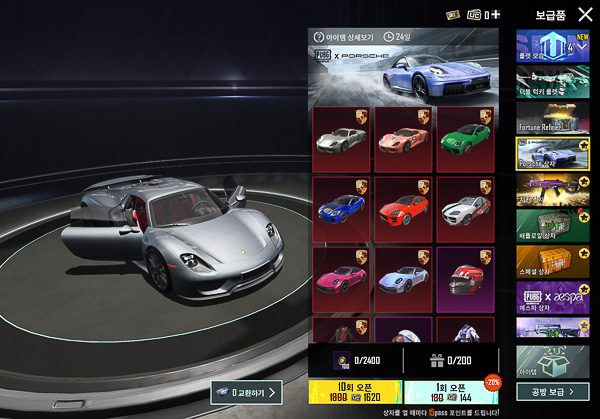The image size is (600, 419).
Task: Add UC with the plus button
Action: tap(495, 15)
